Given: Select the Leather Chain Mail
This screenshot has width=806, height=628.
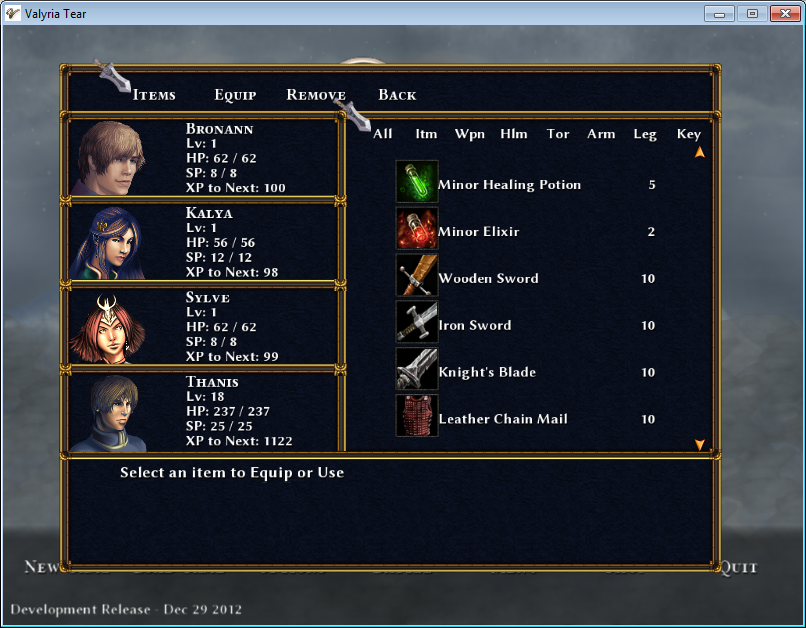Looking at the screenshot, I should [503, 420].
